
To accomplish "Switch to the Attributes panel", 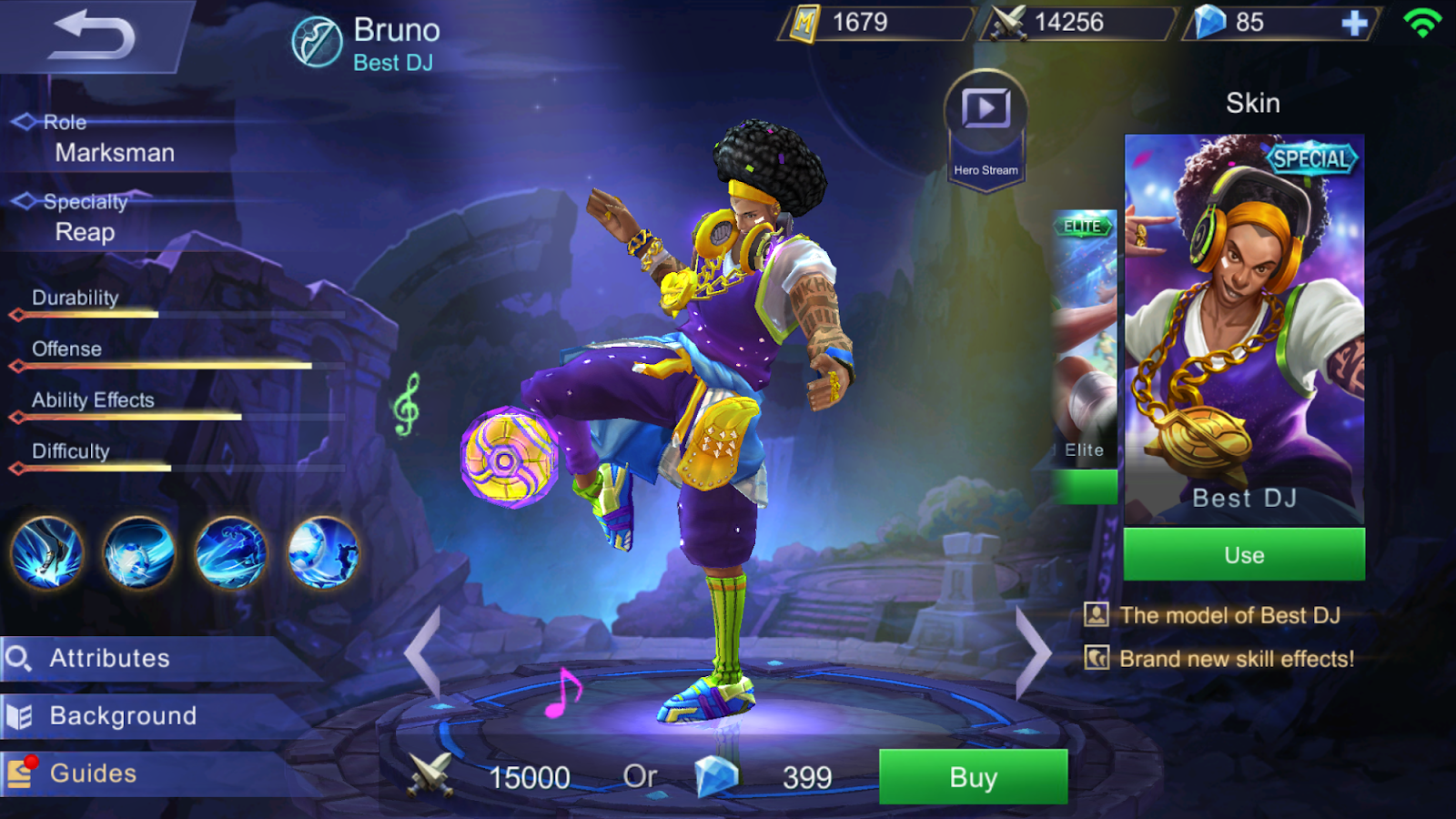I will point(109,657).
